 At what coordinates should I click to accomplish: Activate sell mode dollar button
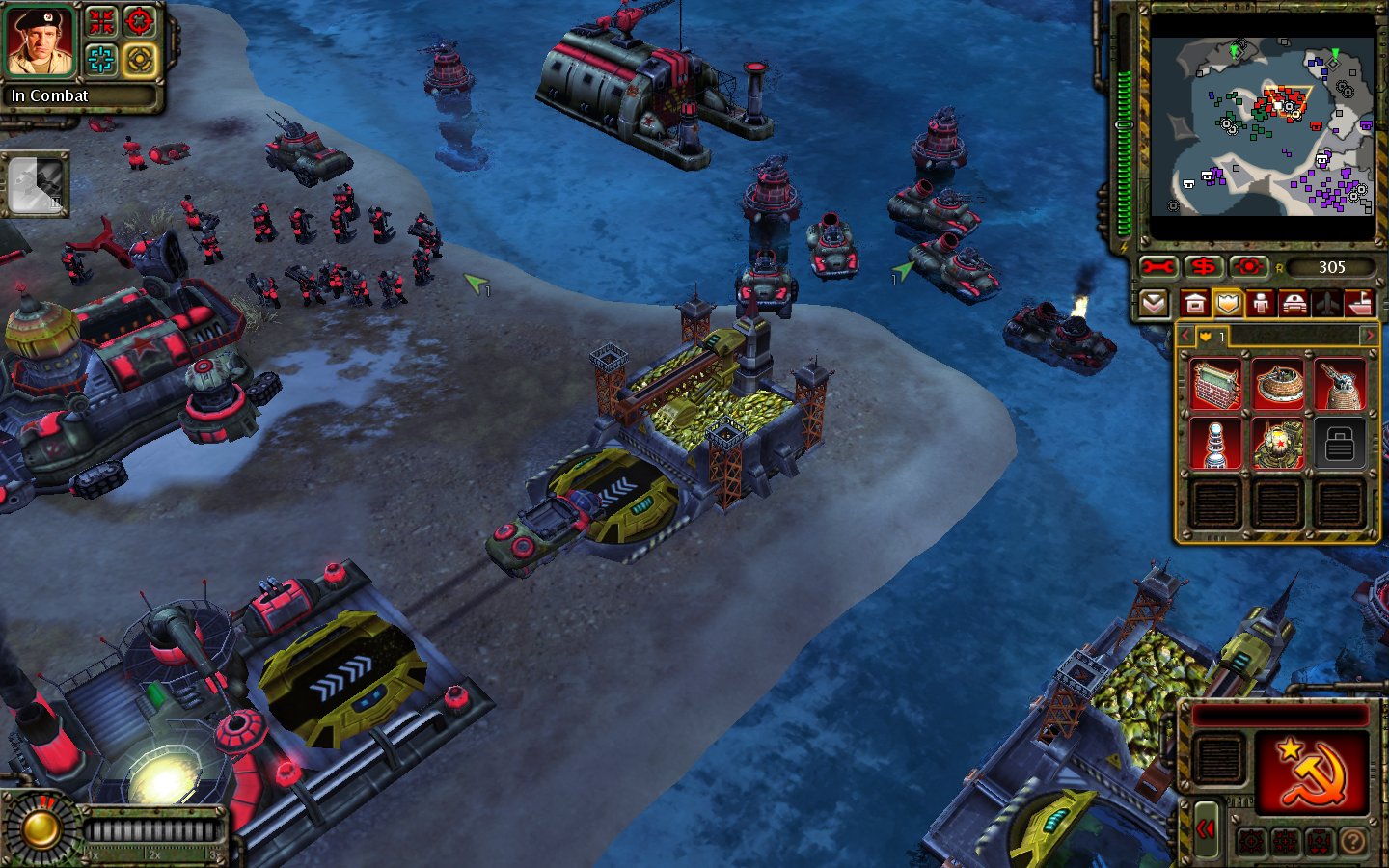click(1203, 267)
